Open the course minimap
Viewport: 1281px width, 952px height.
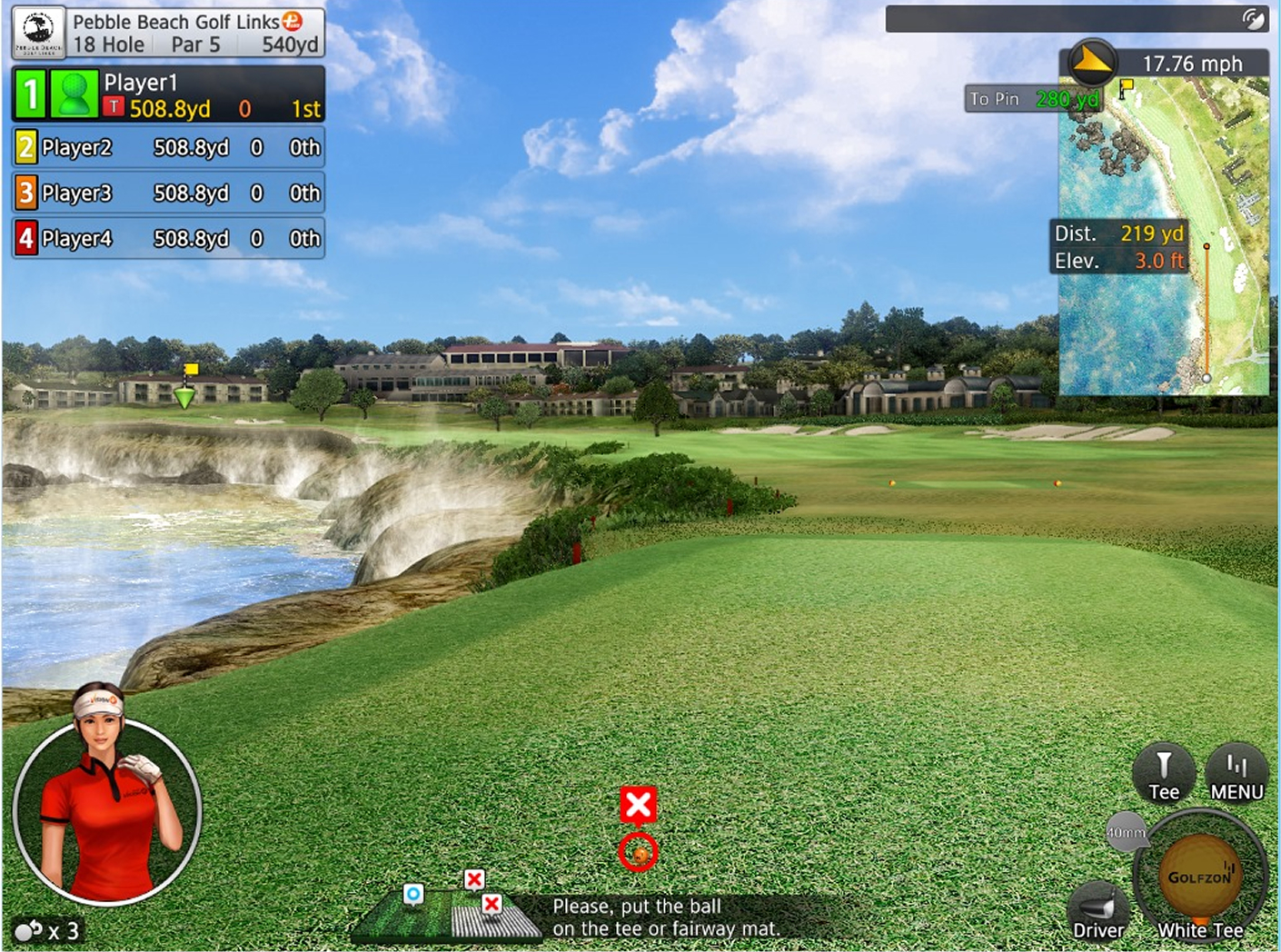pyautogui.click(x=1165, y=236)
